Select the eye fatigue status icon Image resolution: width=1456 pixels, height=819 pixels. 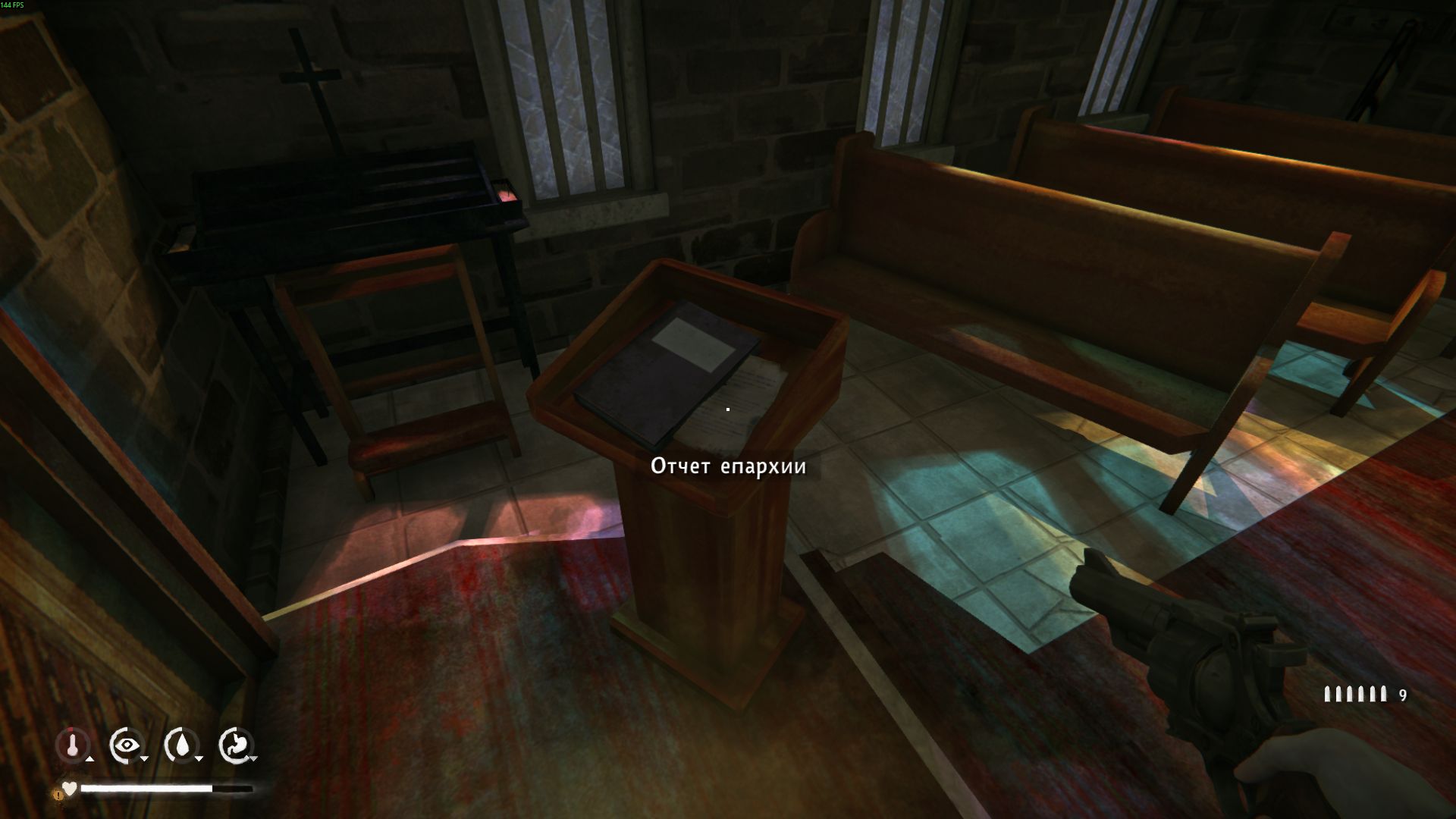point(126,745)
